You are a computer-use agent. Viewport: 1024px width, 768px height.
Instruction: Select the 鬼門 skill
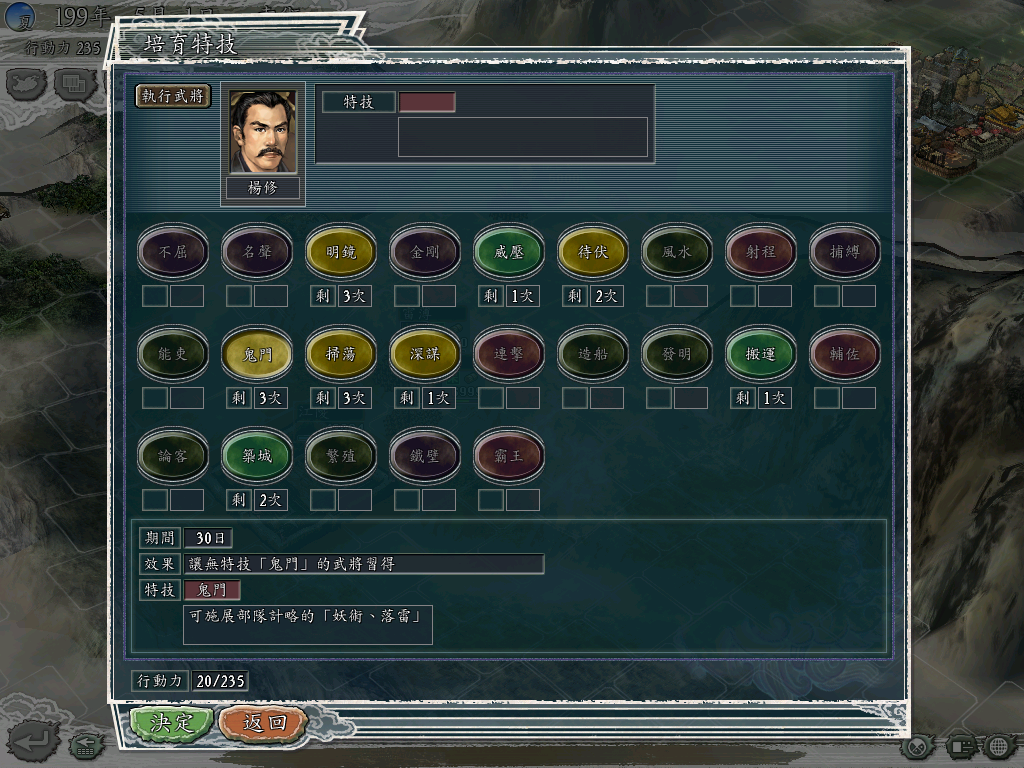(x=257, y=354)
